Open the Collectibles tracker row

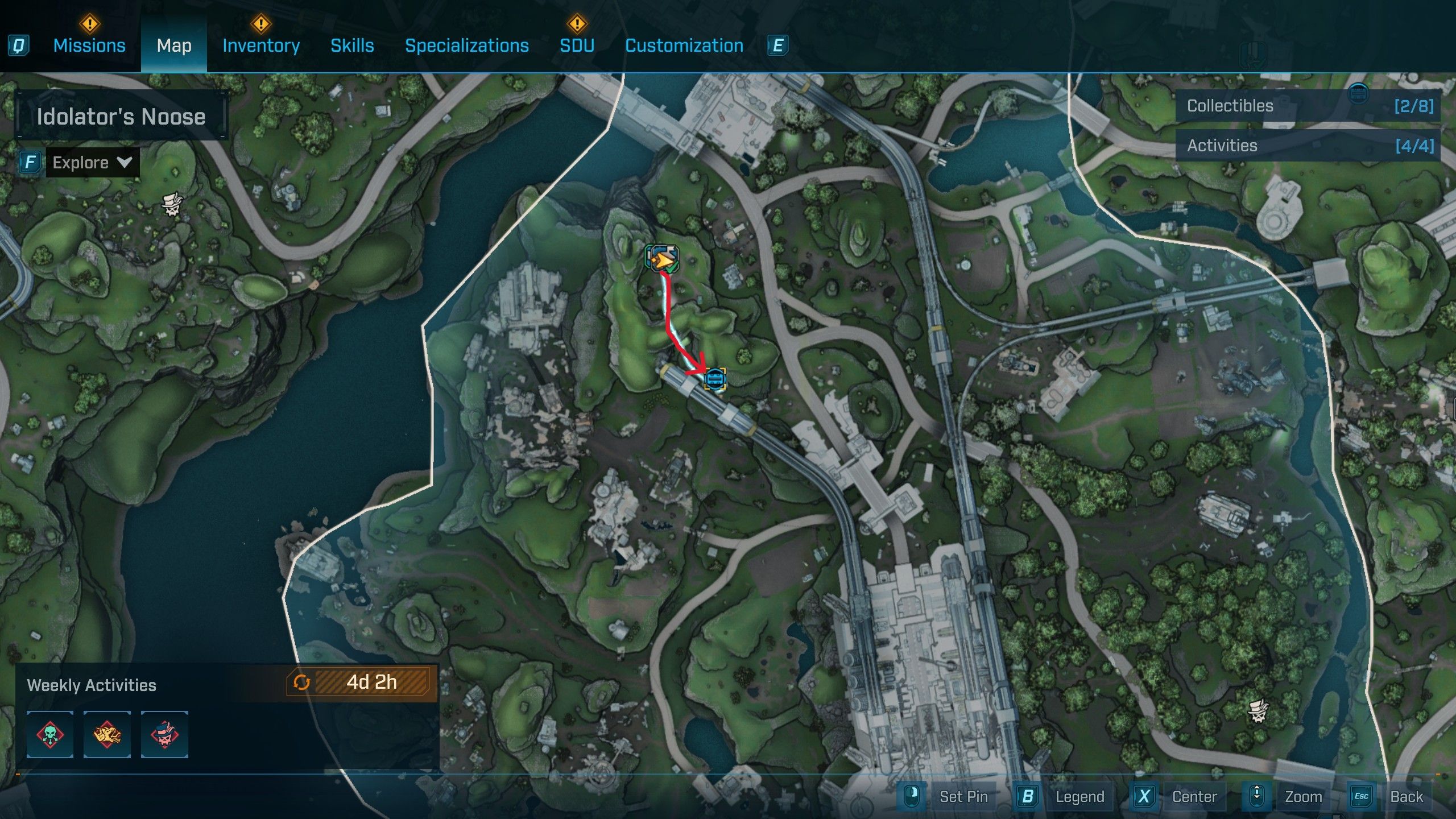1308,106
